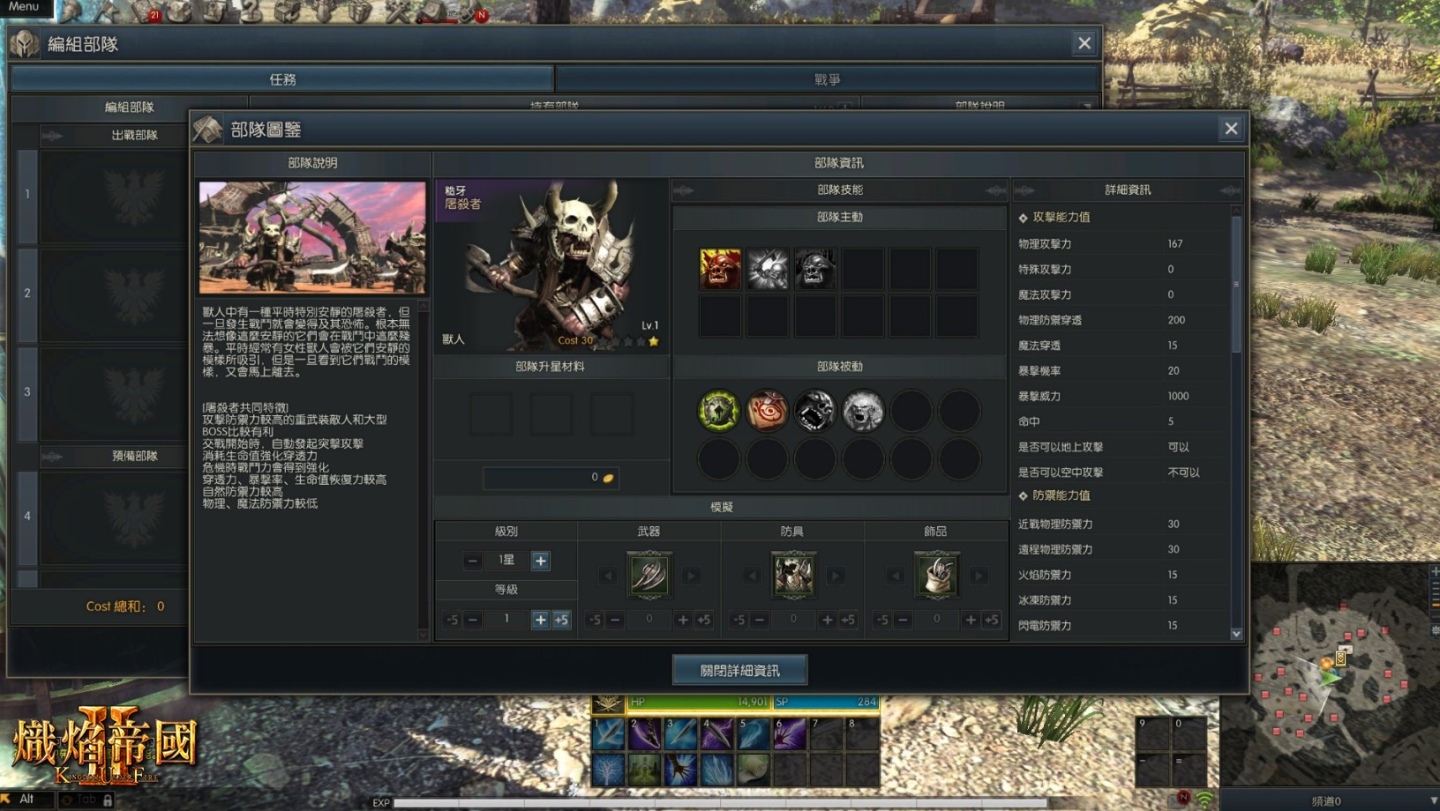Cycle the weapon with the right arrow
1440x811 pixels.
point(690,576)
